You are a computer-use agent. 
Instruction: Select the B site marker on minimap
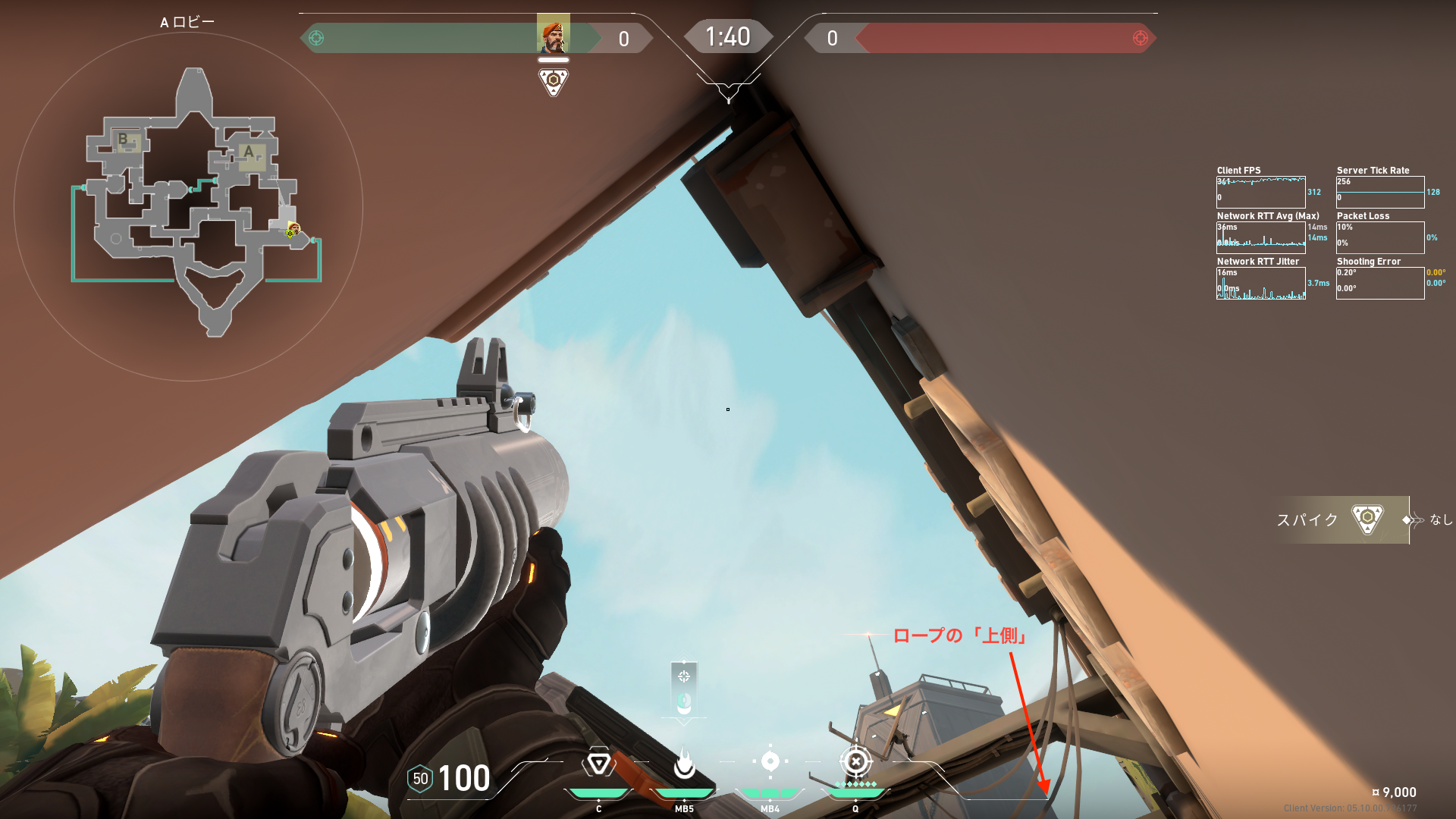(124, 140)
